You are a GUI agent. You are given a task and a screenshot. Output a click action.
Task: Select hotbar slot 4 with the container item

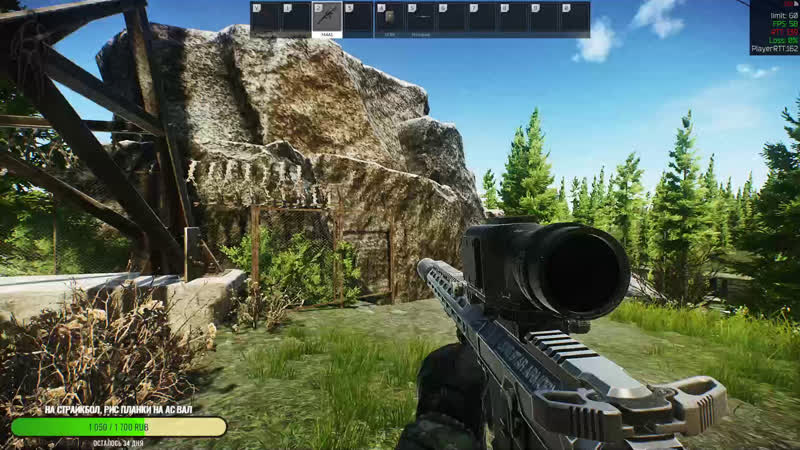(389, 19)
